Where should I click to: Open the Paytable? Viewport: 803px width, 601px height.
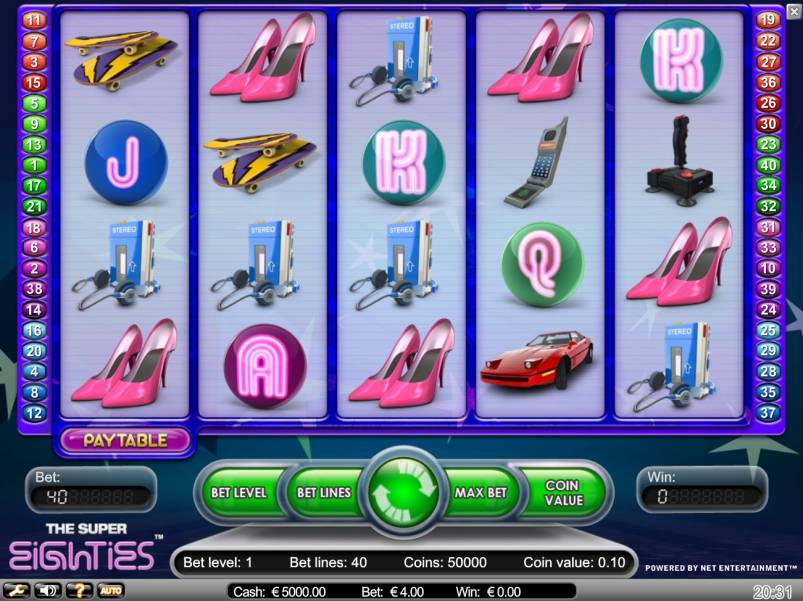pos(124,440)
